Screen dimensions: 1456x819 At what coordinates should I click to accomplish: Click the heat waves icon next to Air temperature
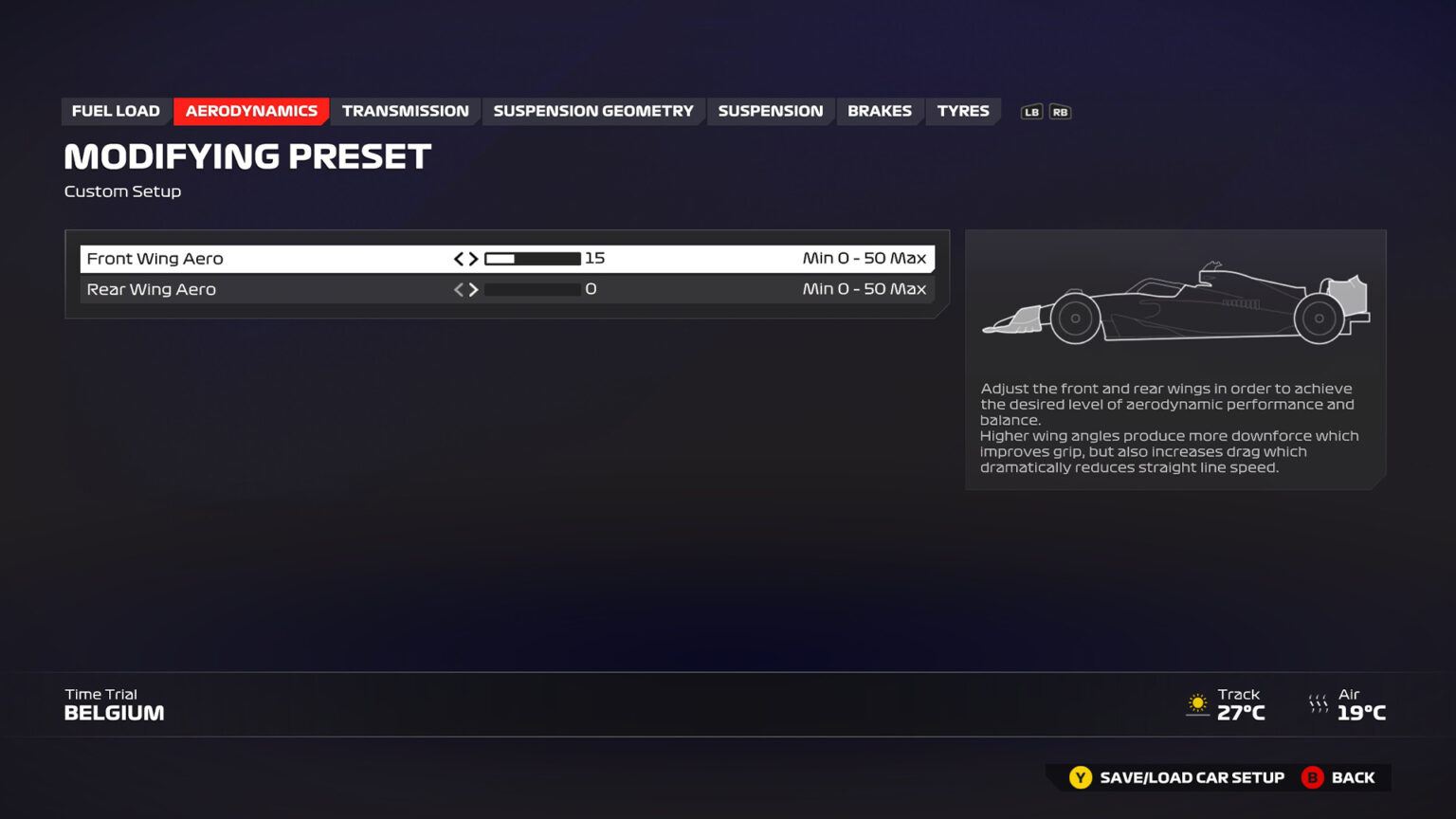point(1319,703)
